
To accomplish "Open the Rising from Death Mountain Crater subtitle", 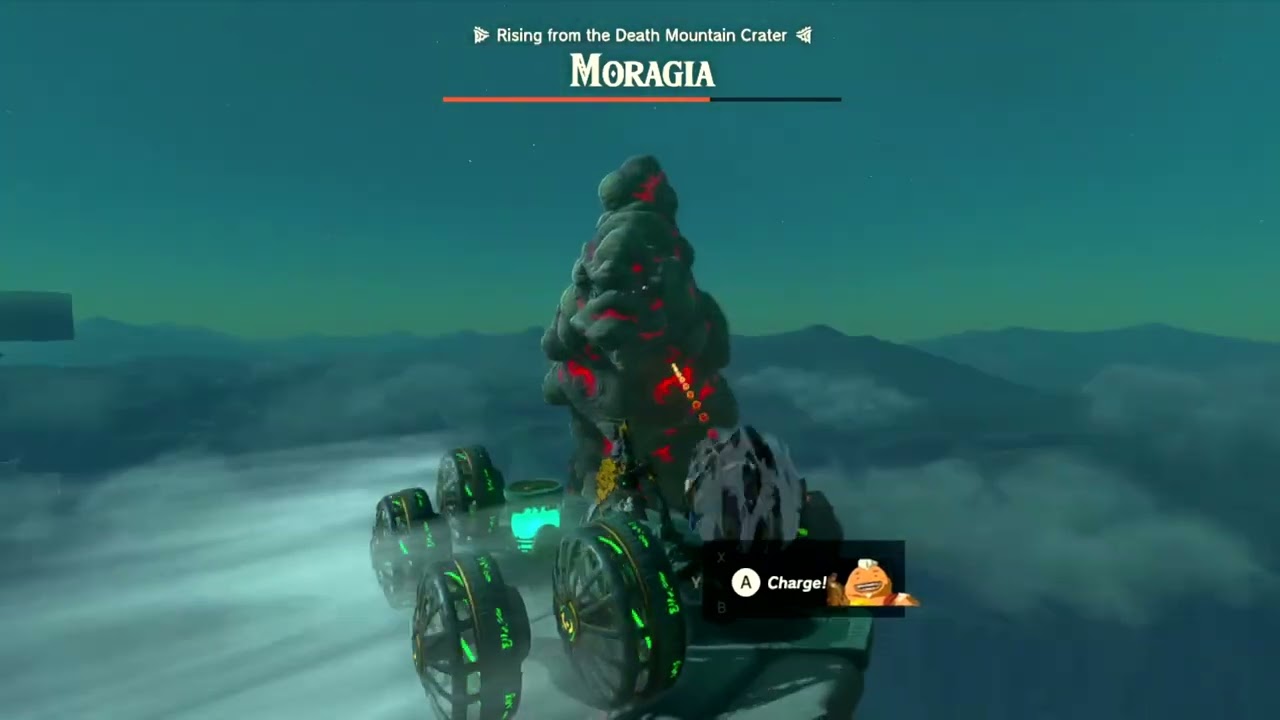I will (x=641, y=35).
